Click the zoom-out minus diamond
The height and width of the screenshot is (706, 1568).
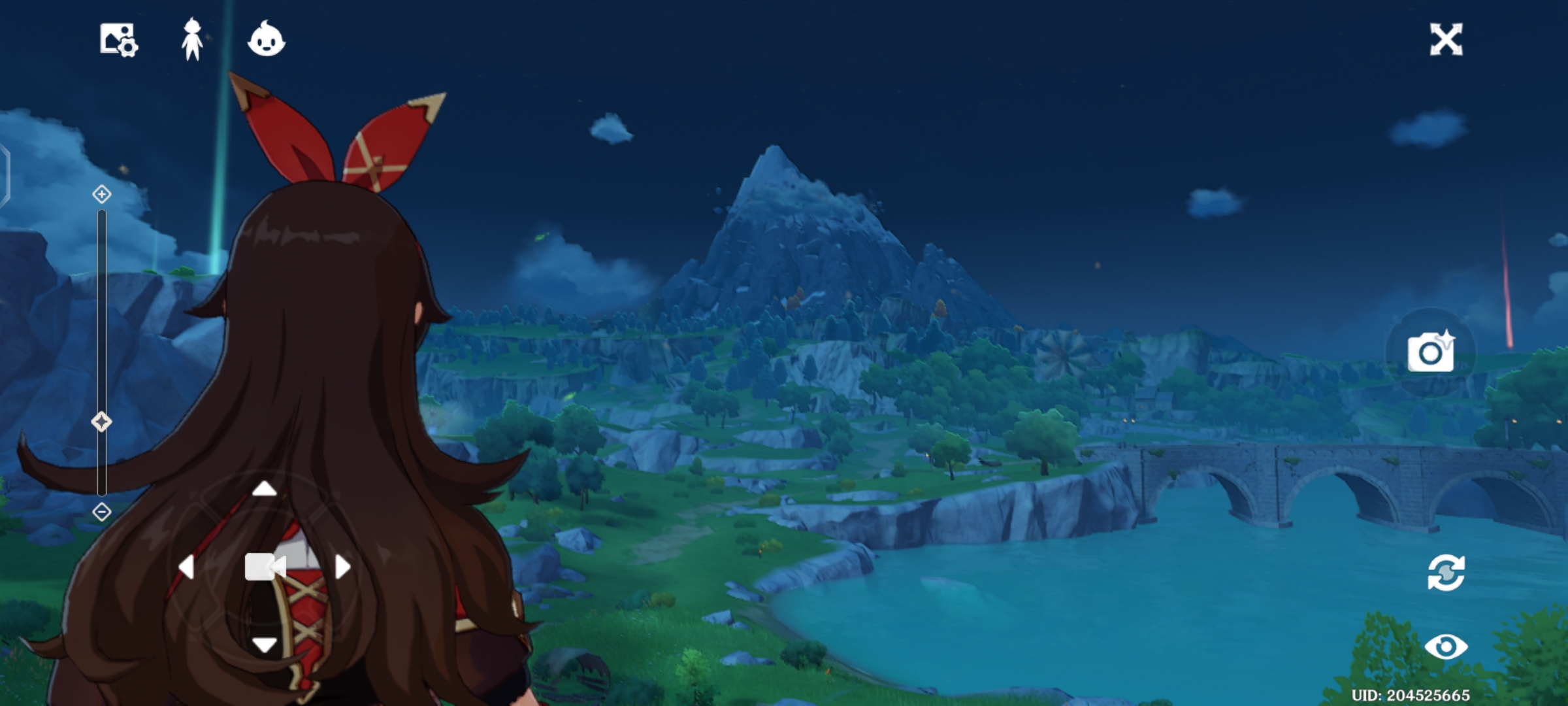pyautogui.click(x=102, y=512)
